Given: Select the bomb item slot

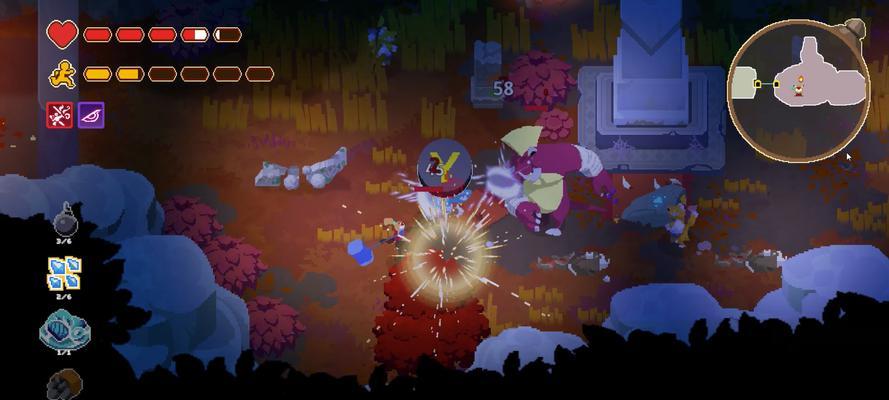Looking at the screenshot, I should (x=65, y=218).
